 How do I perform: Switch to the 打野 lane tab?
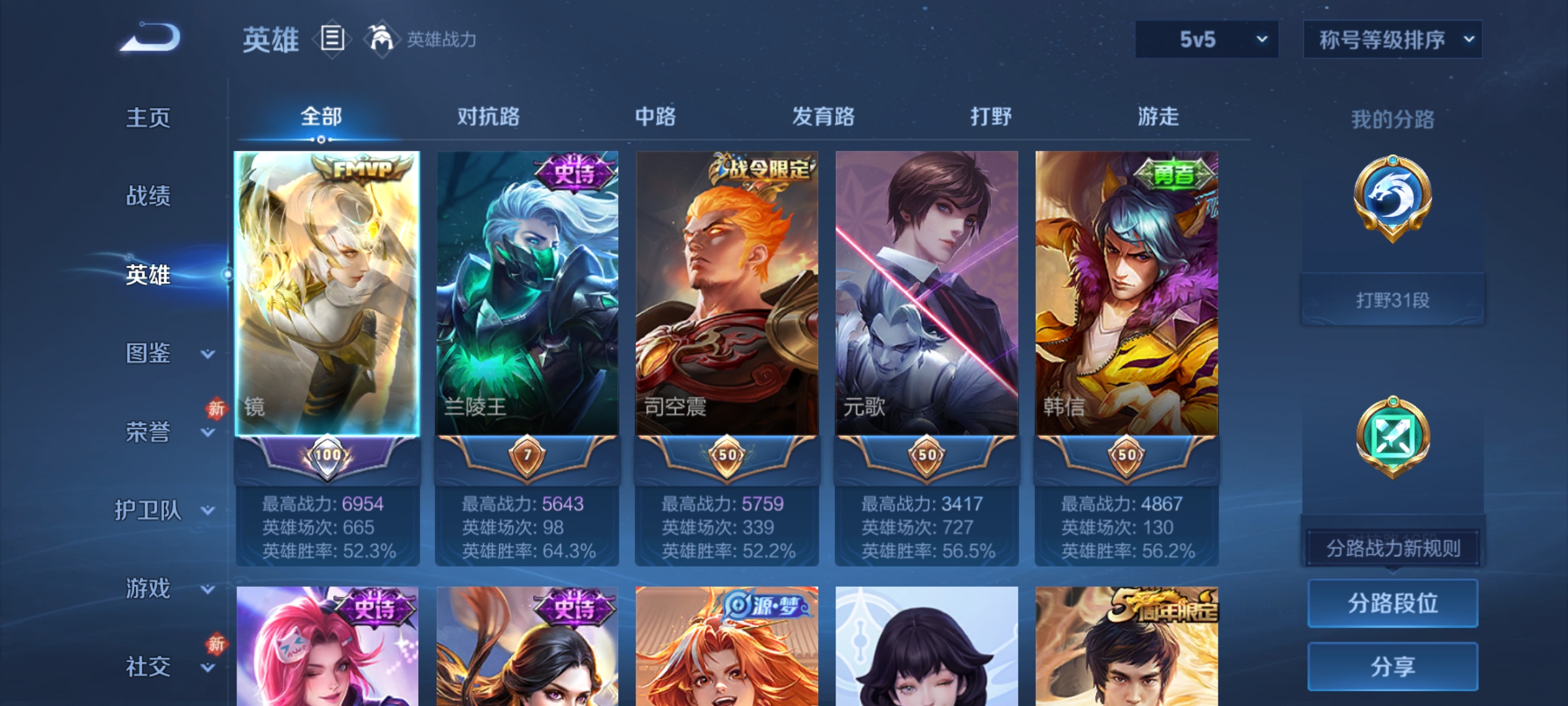[x=988, y=118]
